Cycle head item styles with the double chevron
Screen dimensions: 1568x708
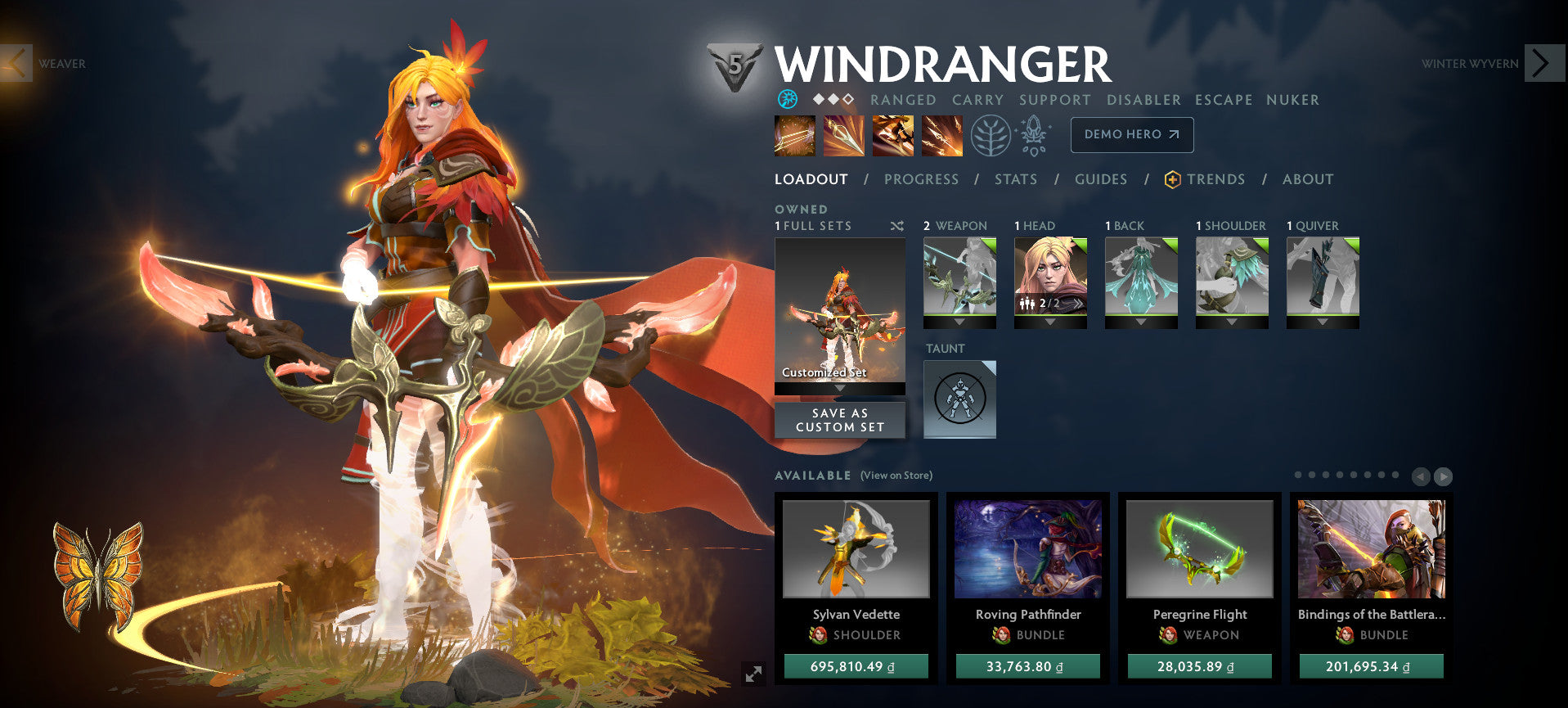click(x=1080, y=304)
